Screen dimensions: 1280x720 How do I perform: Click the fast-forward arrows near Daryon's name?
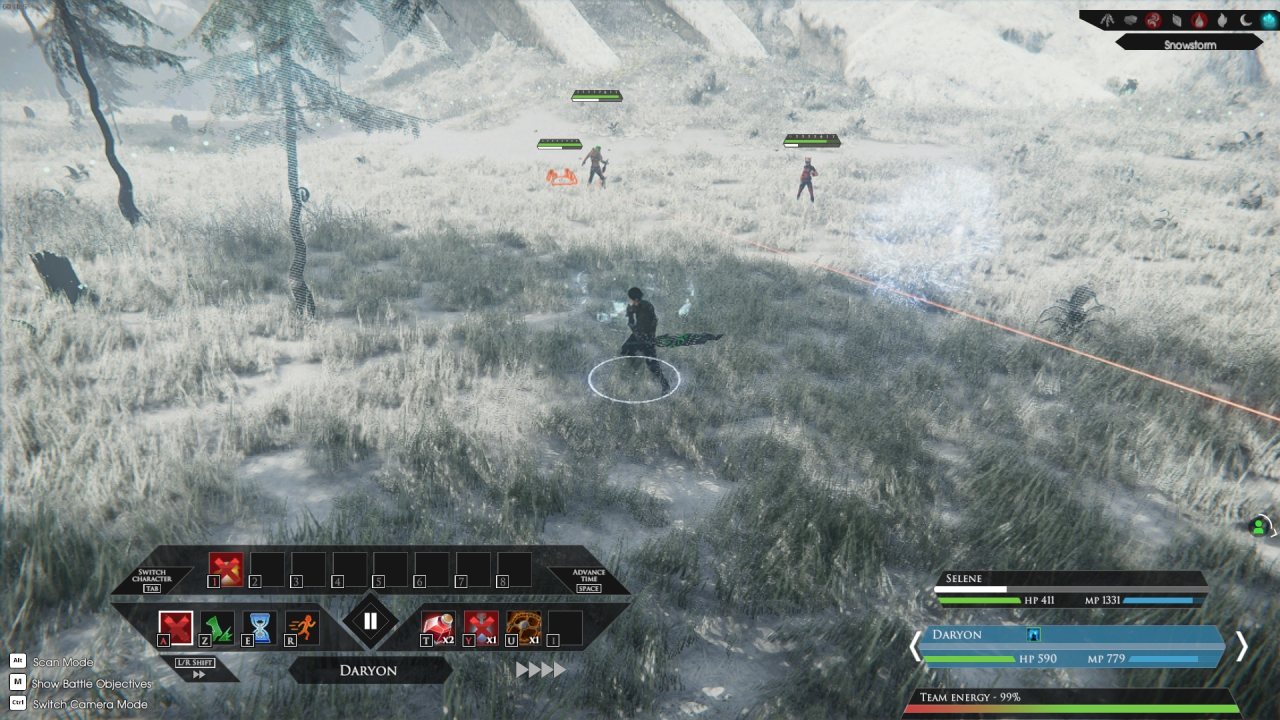coord(540,670)
